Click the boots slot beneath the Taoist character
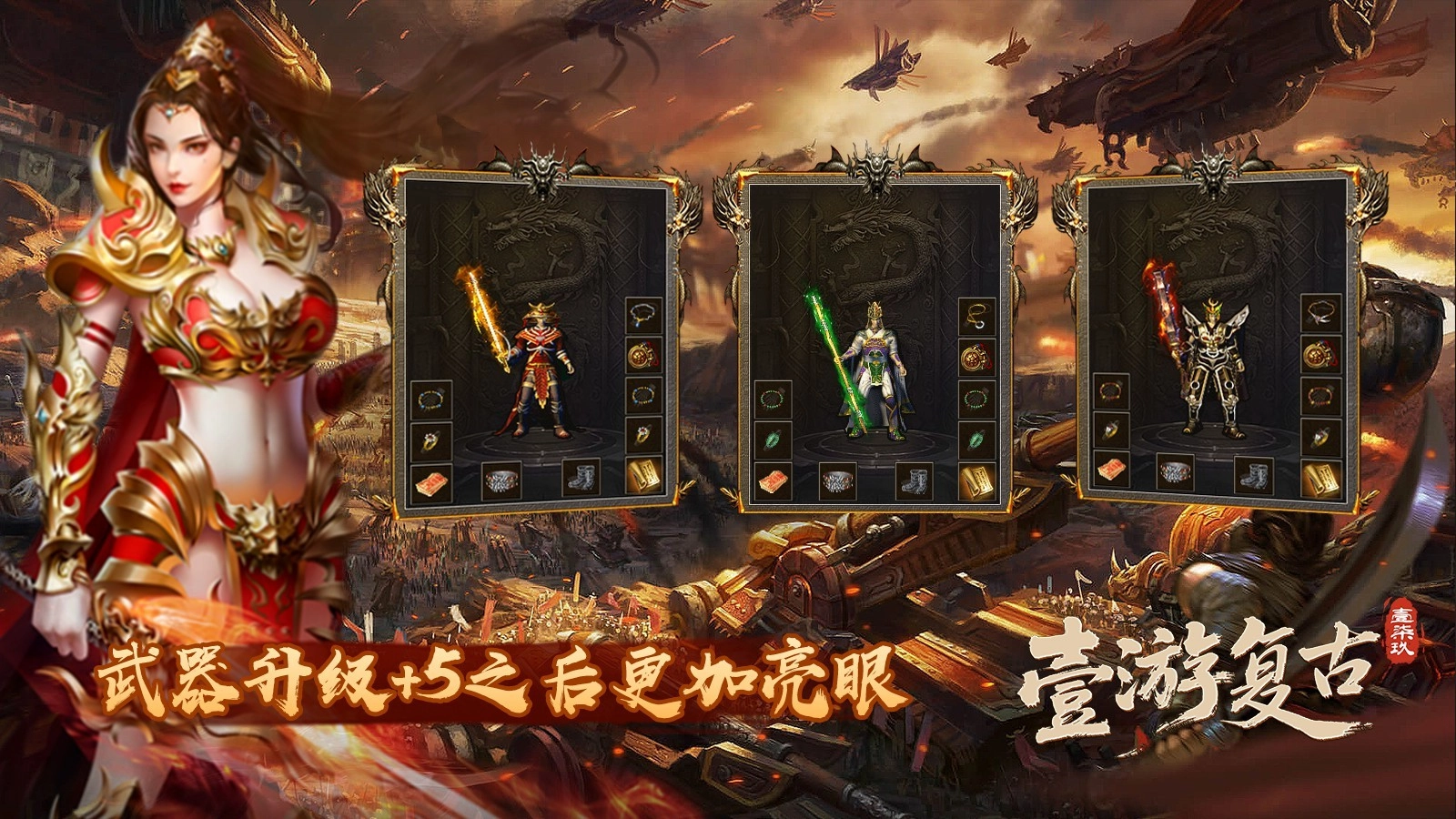The height and width of the screenshot is (819, 1456). point(915,480)
